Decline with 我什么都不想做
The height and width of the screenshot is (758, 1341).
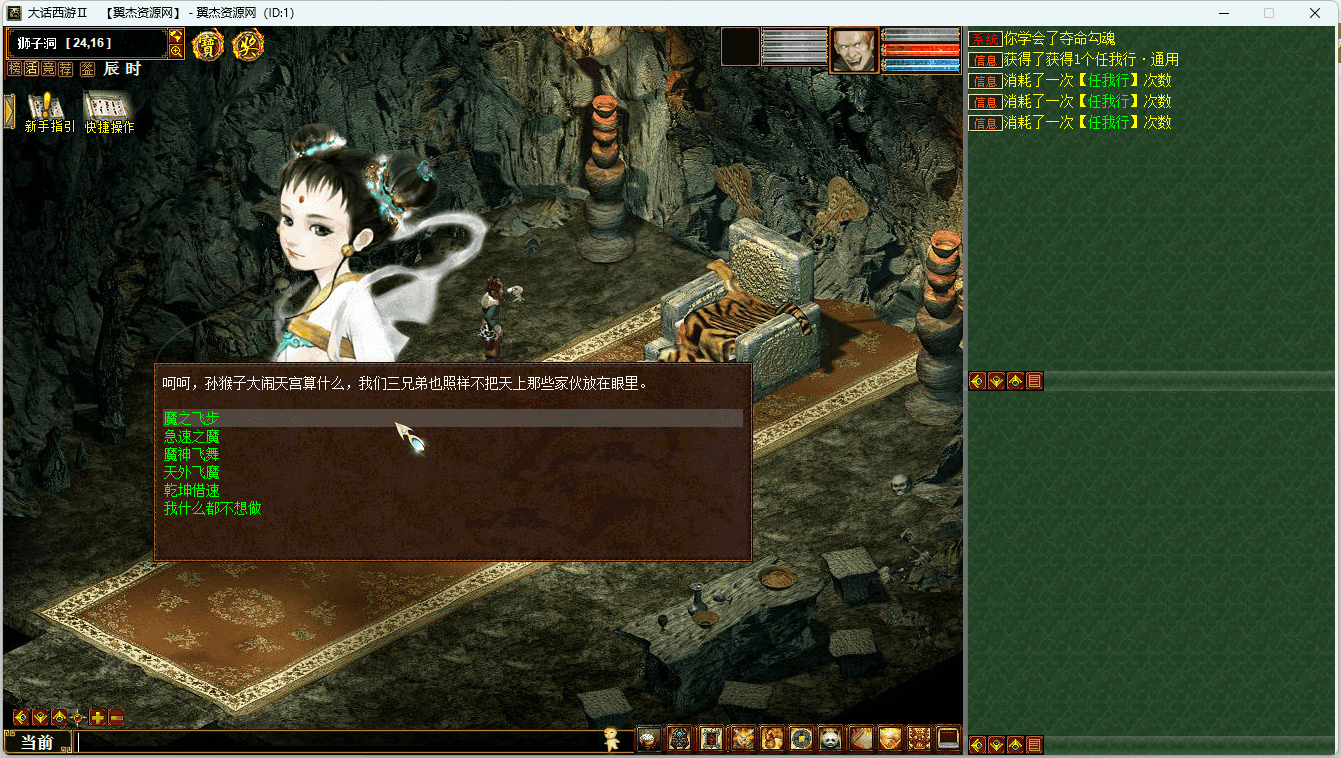pos(212,508)
